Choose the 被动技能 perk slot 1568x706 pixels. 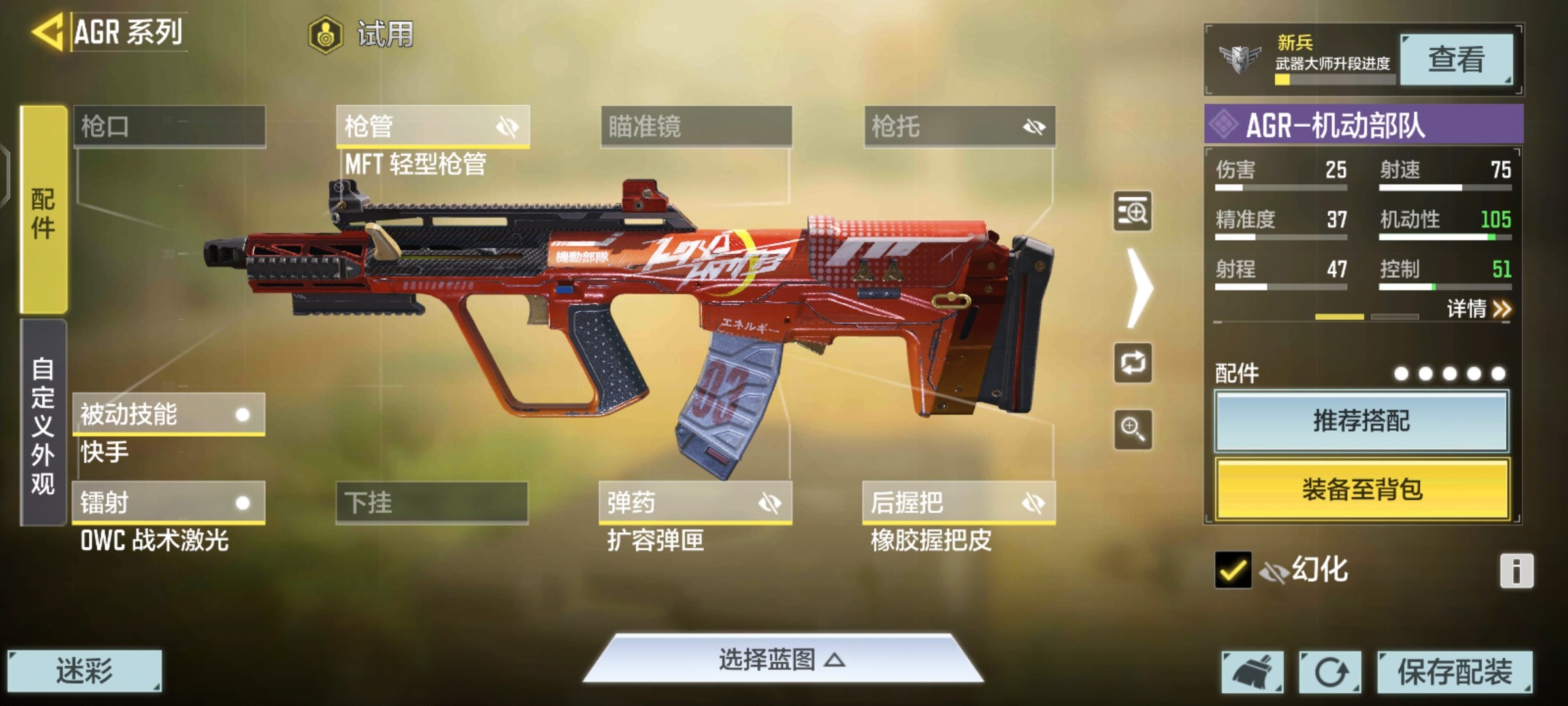(x=168, y=414)
